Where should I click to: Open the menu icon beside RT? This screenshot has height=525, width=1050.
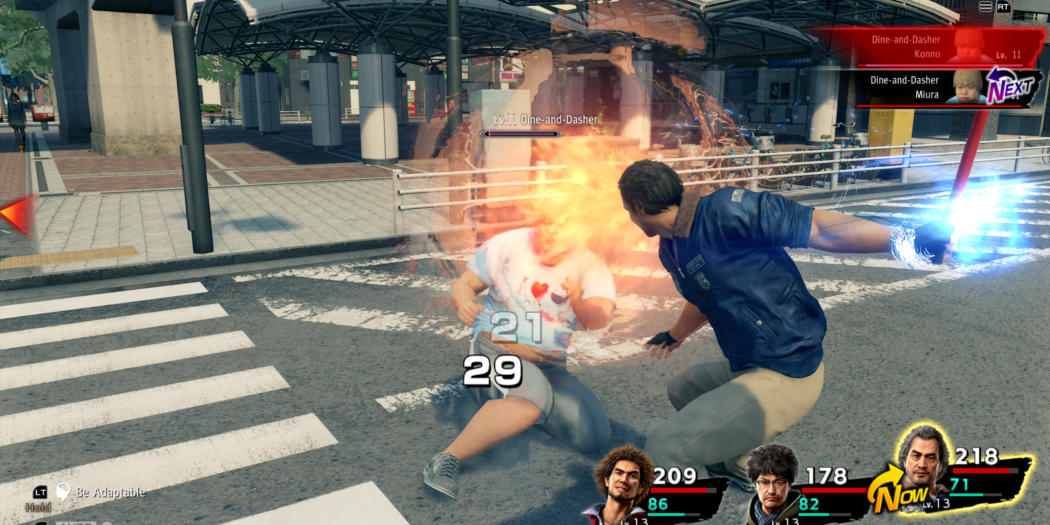pos(985,7)
